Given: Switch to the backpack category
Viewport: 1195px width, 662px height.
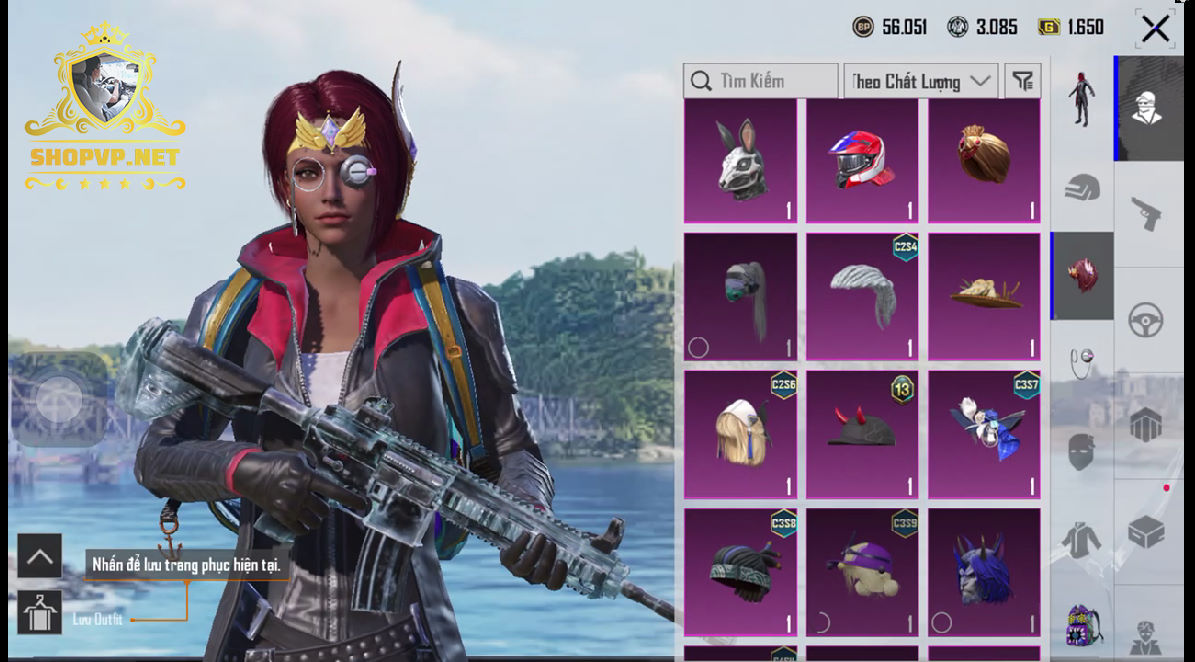Looking at the screenshot, I should coord(1082,625).
